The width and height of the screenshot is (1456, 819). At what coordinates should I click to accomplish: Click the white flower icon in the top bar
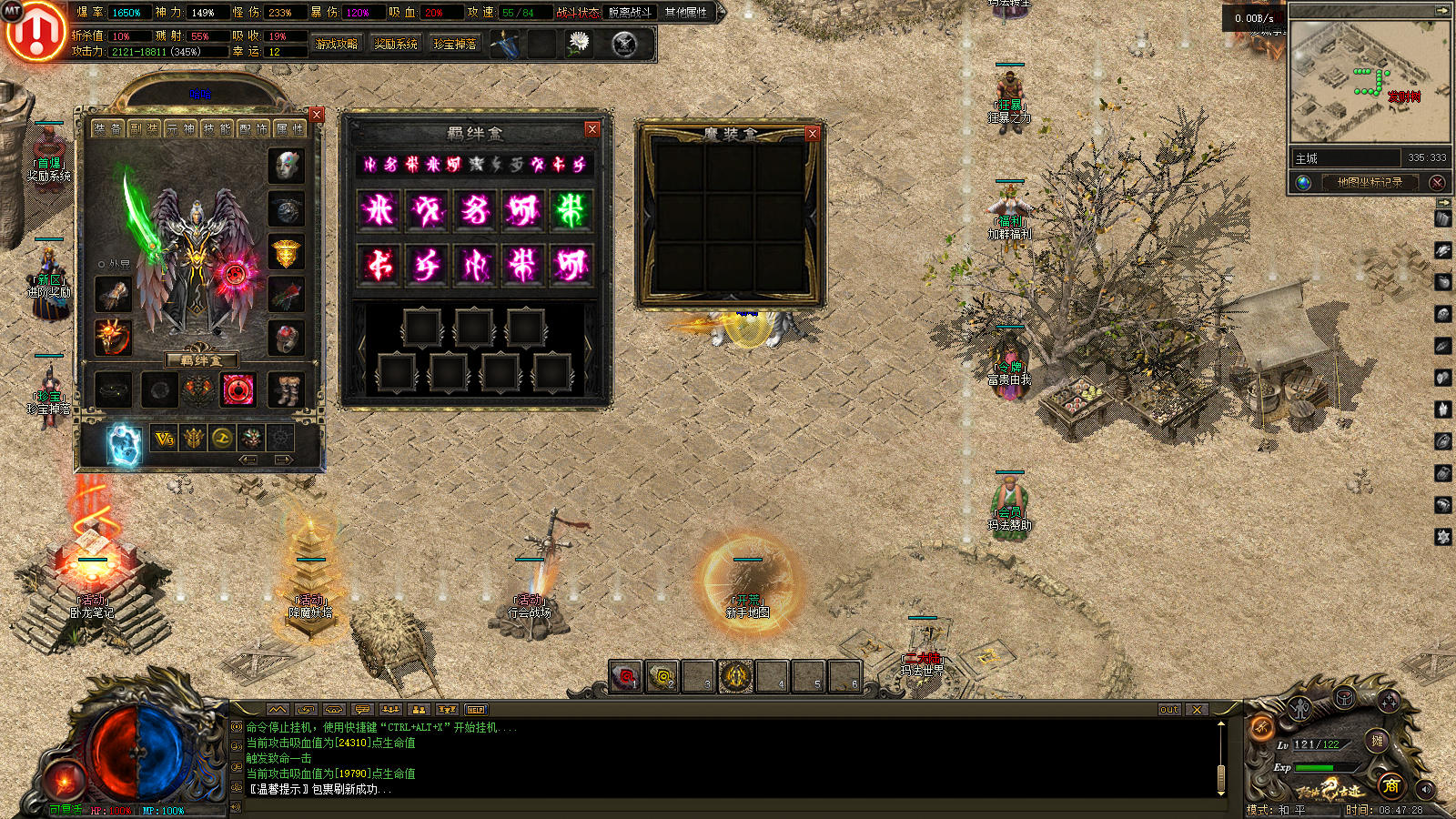point(579,43)
